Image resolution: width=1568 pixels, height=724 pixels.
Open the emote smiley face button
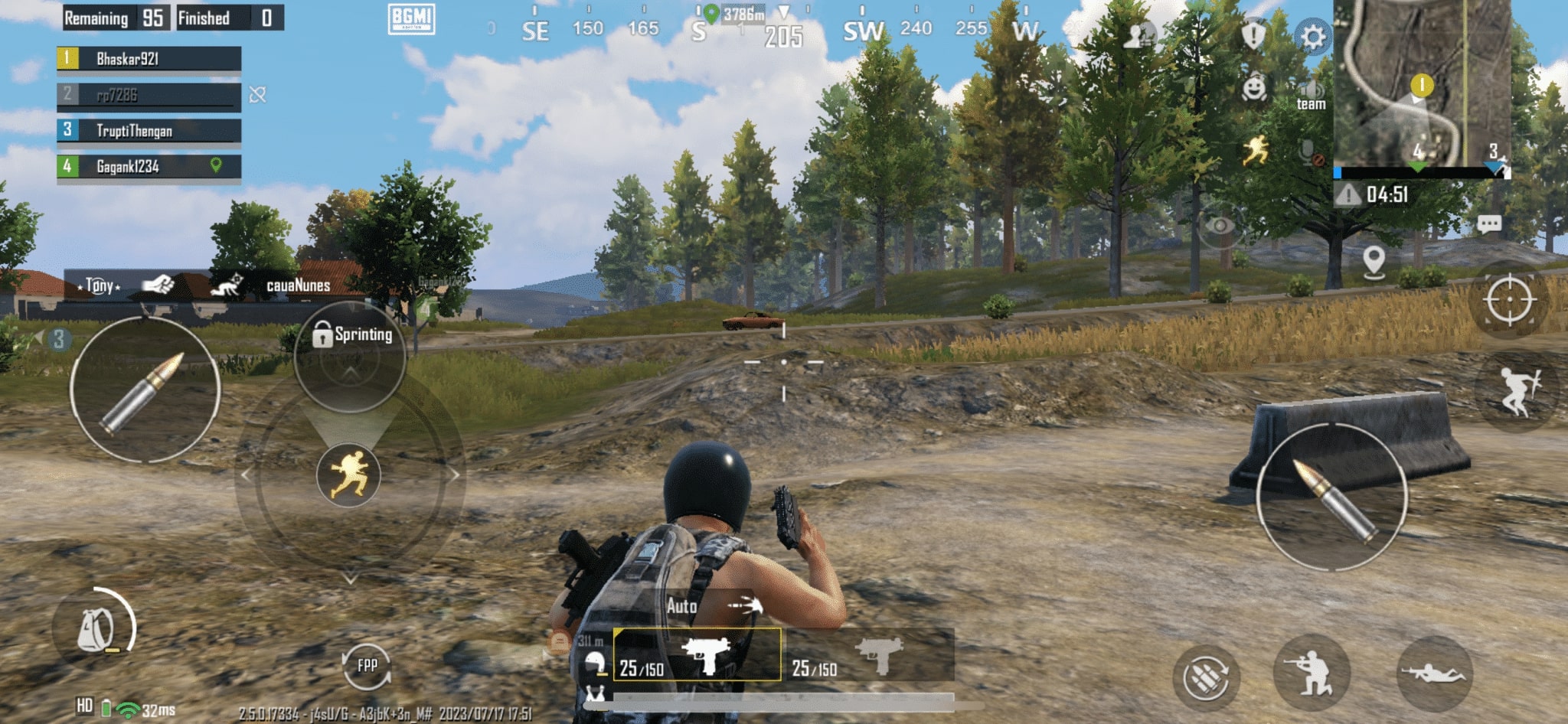coord(1253,90)
